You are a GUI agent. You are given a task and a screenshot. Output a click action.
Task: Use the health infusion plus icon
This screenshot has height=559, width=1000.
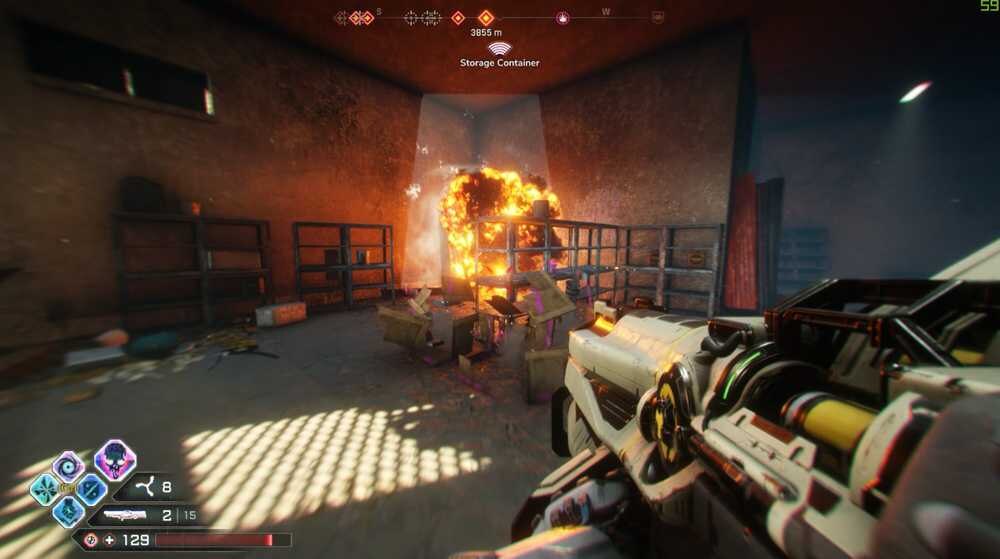(110, 540)
